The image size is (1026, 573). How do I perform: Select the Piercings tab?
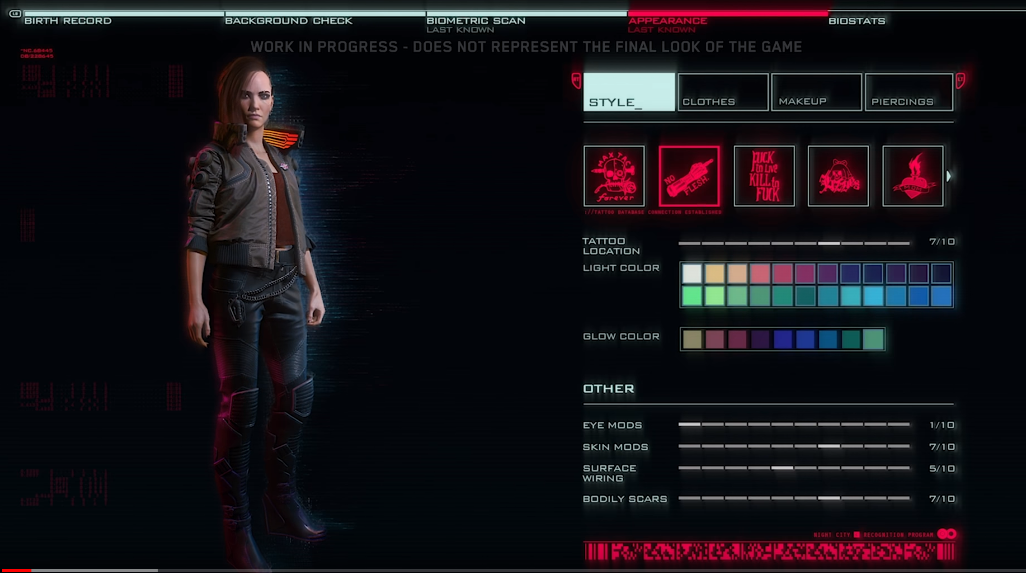[x=908, y=92]
